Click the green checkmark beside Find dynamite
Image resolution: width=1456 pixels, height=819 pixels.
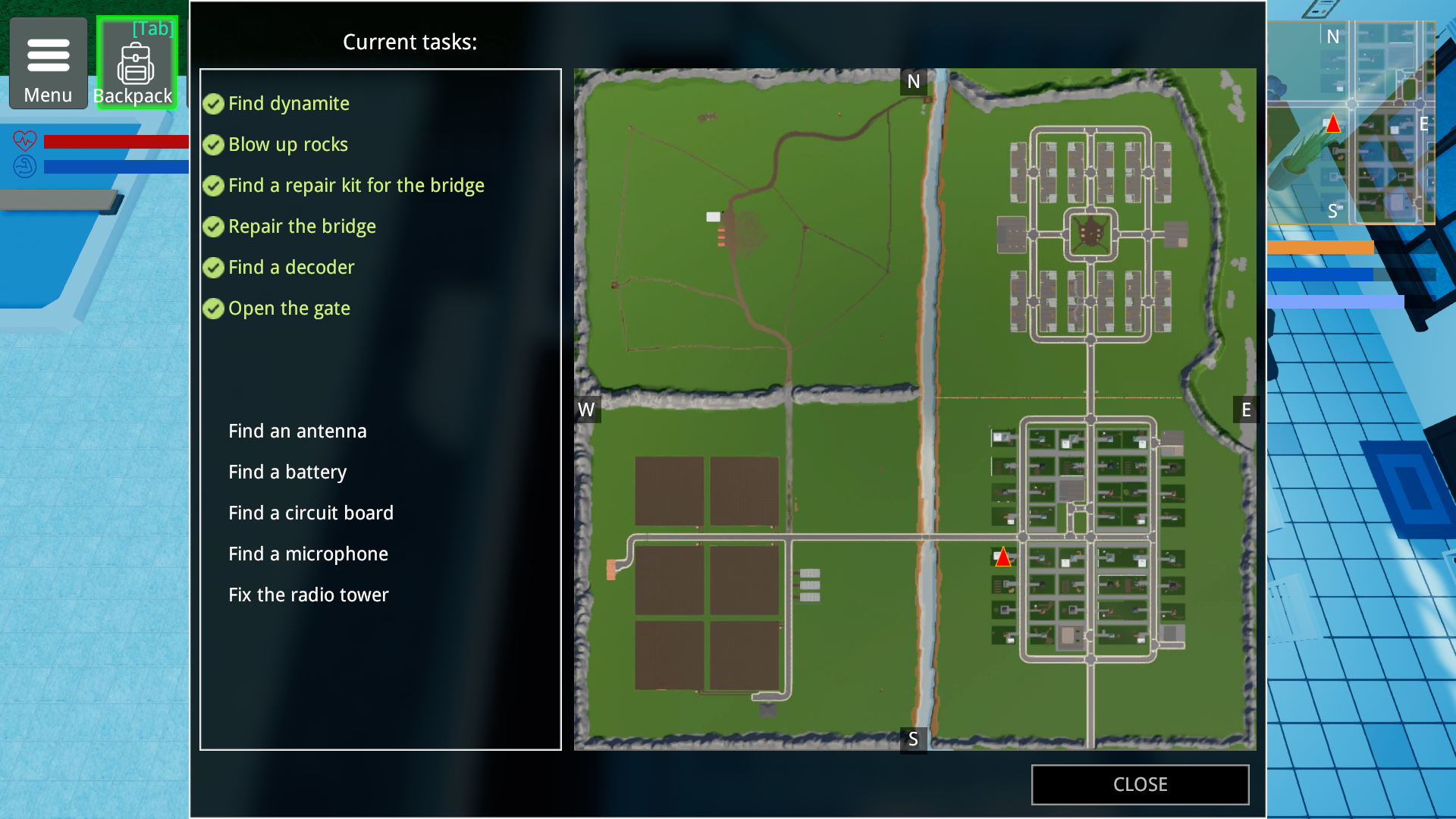click(x=213, y=104)
